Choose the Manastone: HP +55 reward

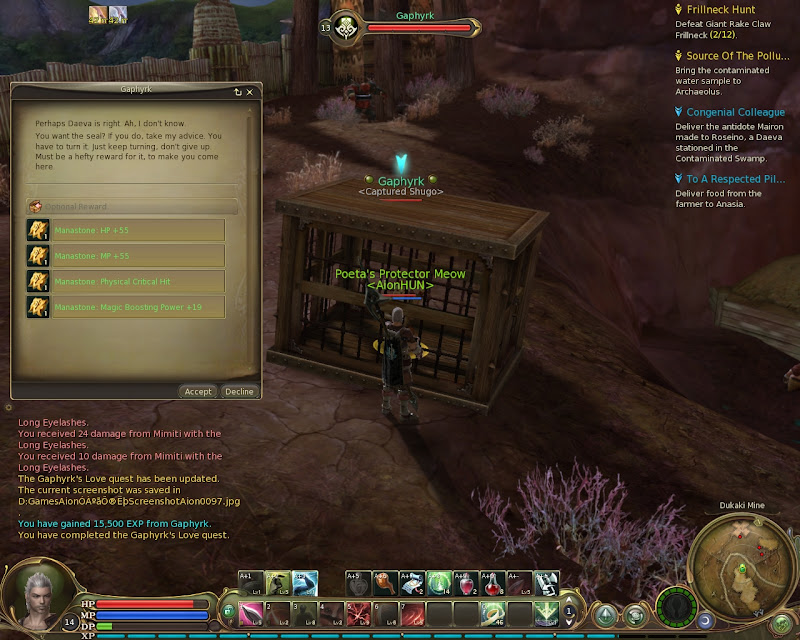click(125, 231)
